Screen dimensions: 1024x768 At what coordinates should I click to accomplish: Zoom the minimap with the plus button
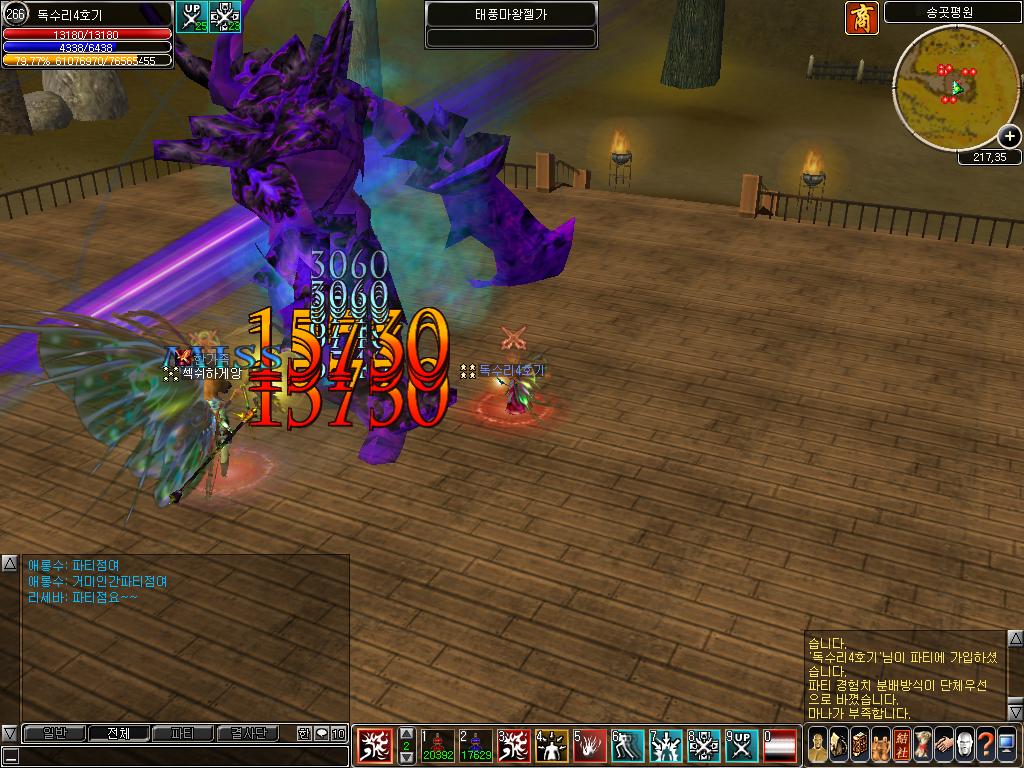[1010, 137]
